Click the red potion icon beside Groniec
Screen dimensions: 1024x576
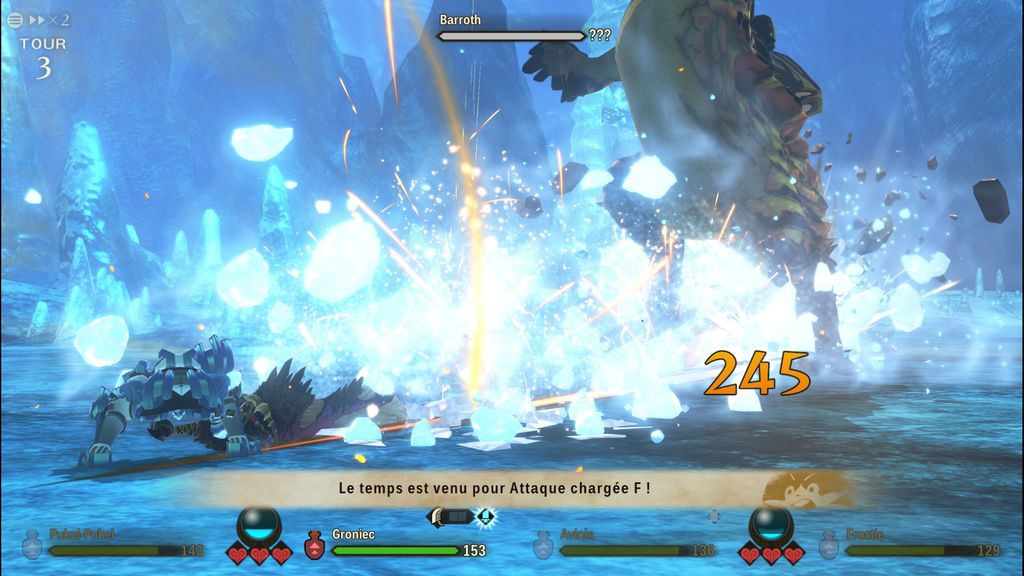(x=314, y=543)
